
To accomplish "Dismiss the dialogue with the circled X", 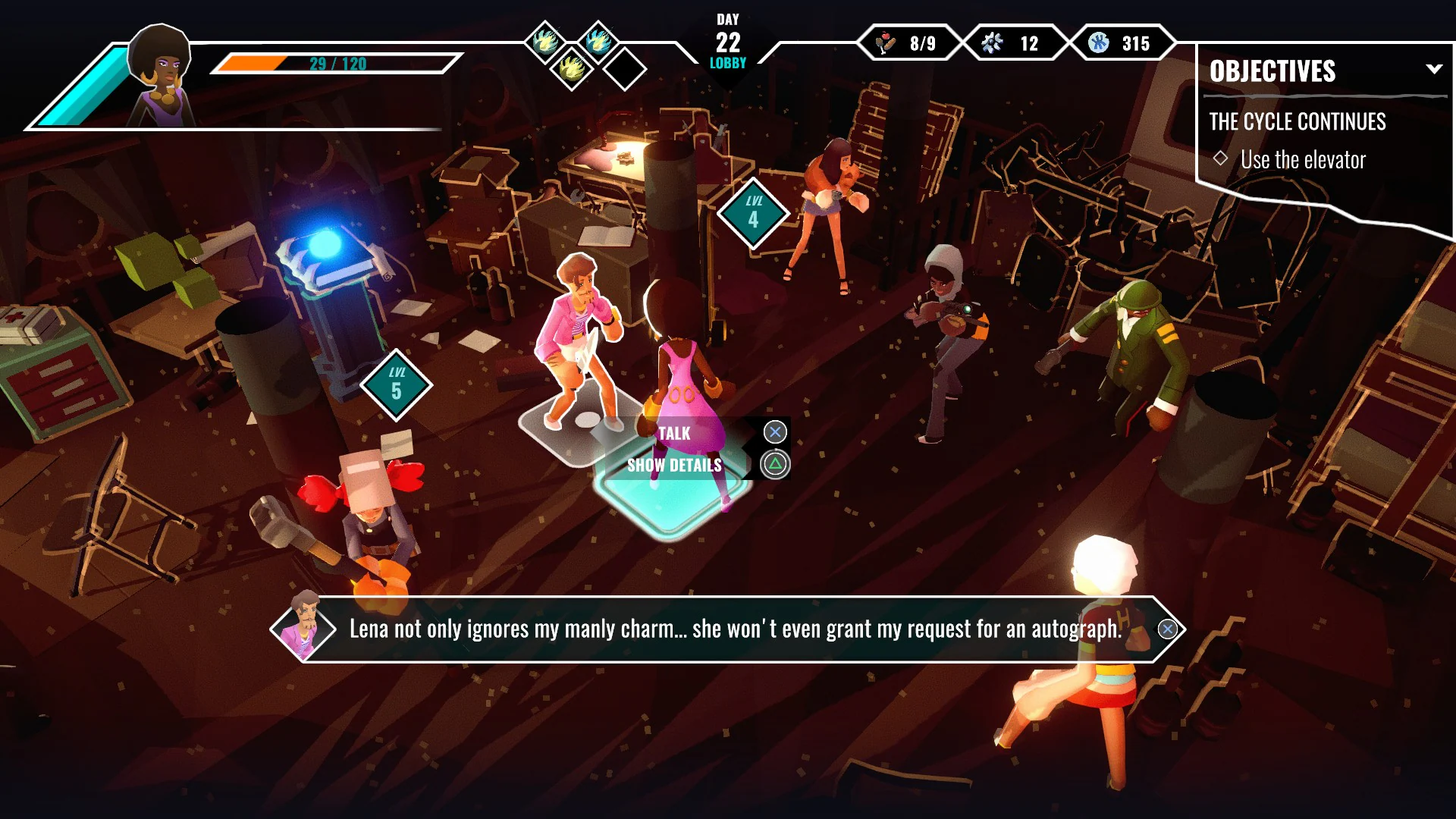I will [1166, 629].
